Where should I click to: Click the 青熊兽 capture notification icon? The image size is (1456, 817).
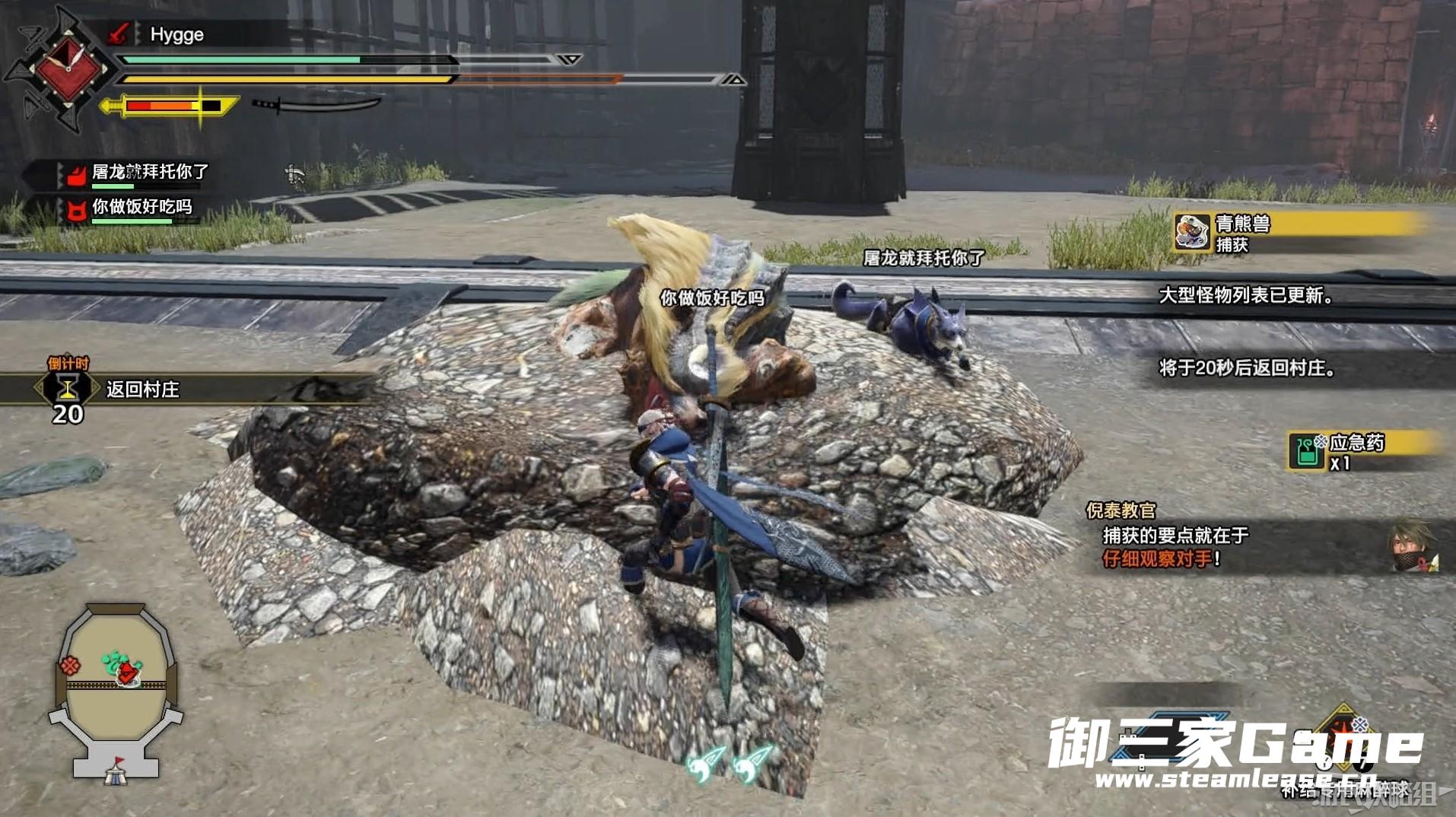(1192, 232)
